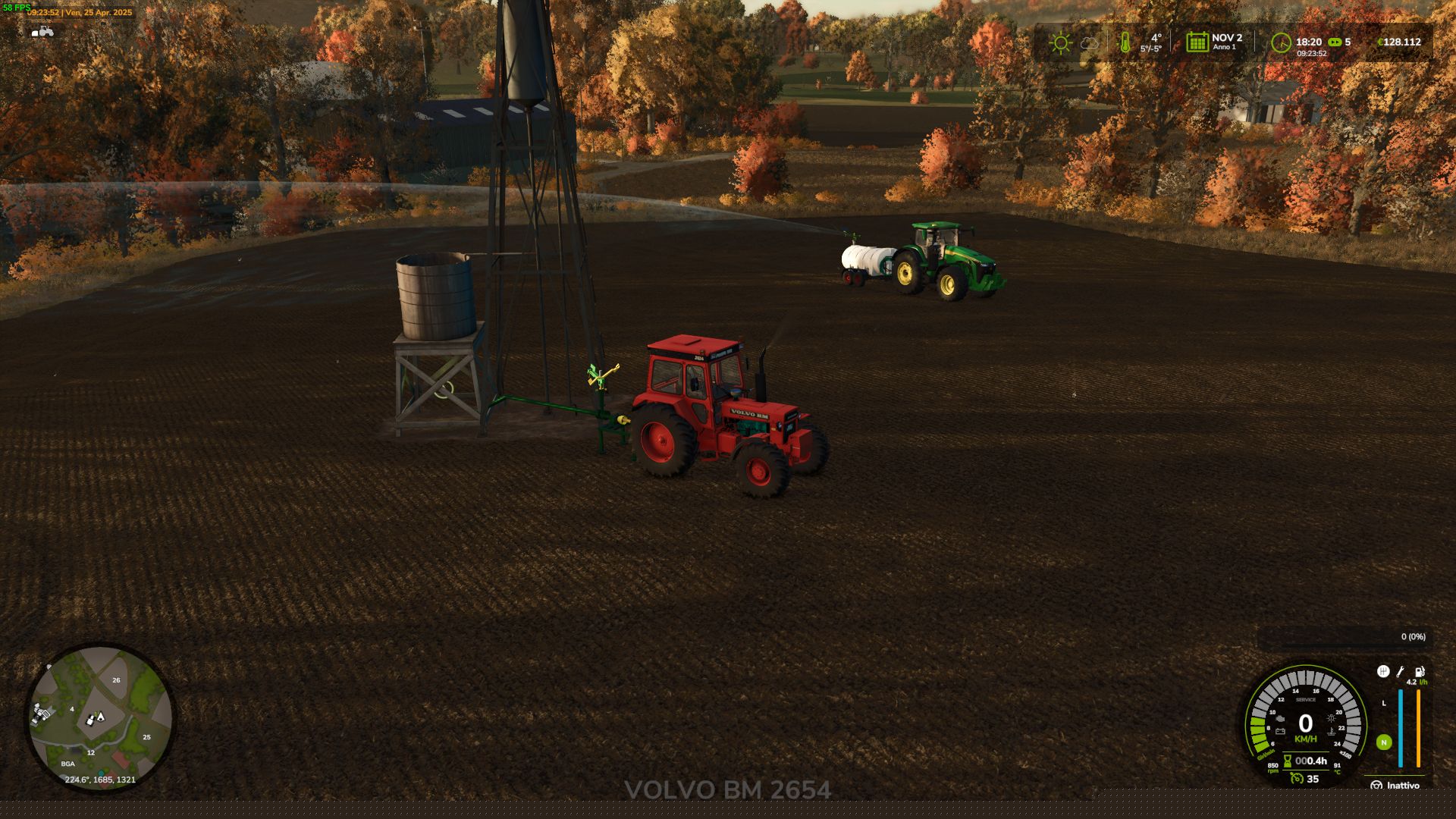
Task: Select the green neutral gear indicator
Action: 1384,742
